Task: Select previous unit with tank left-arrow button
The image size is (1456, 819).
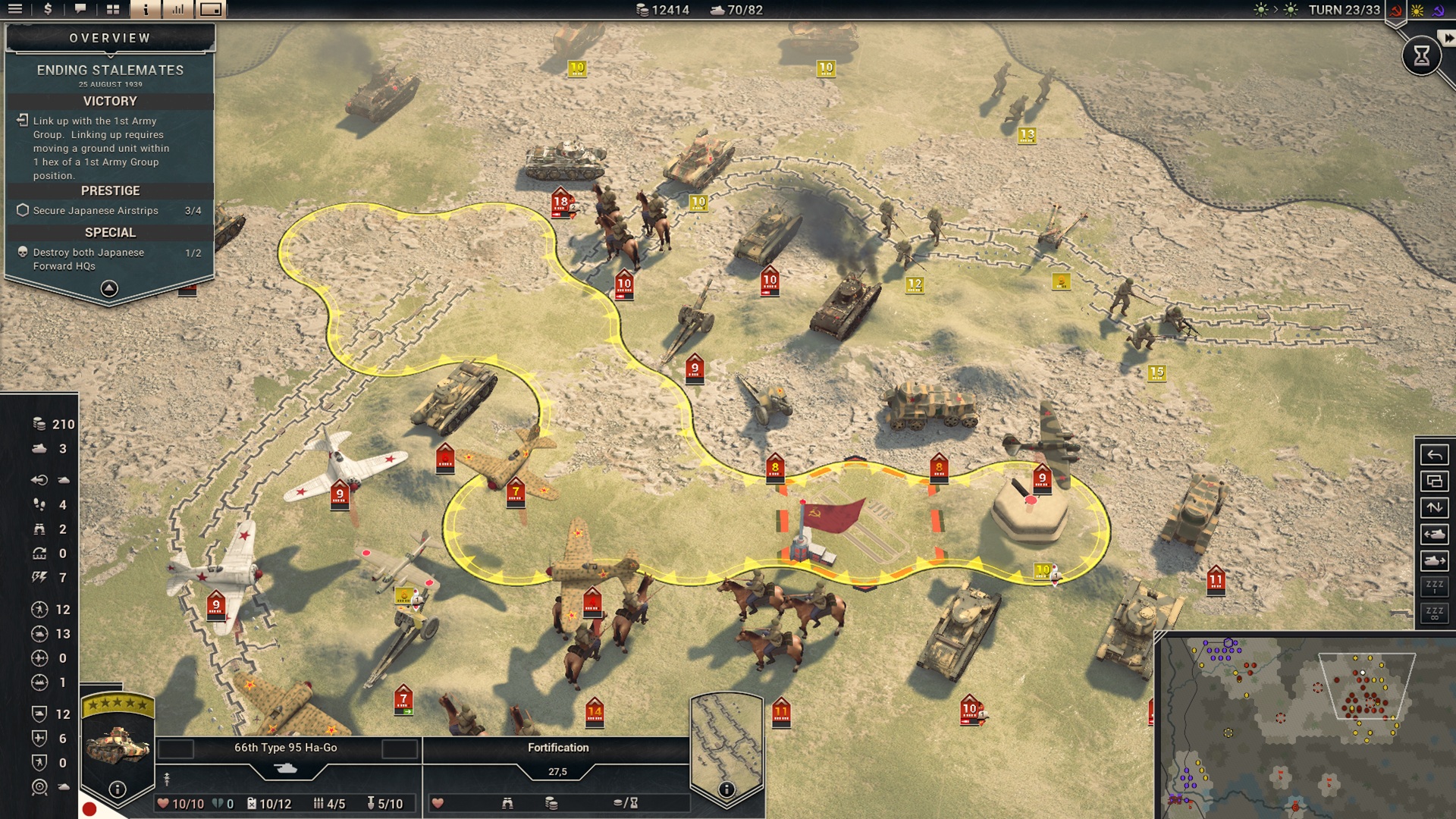Action: (1434, 534)
